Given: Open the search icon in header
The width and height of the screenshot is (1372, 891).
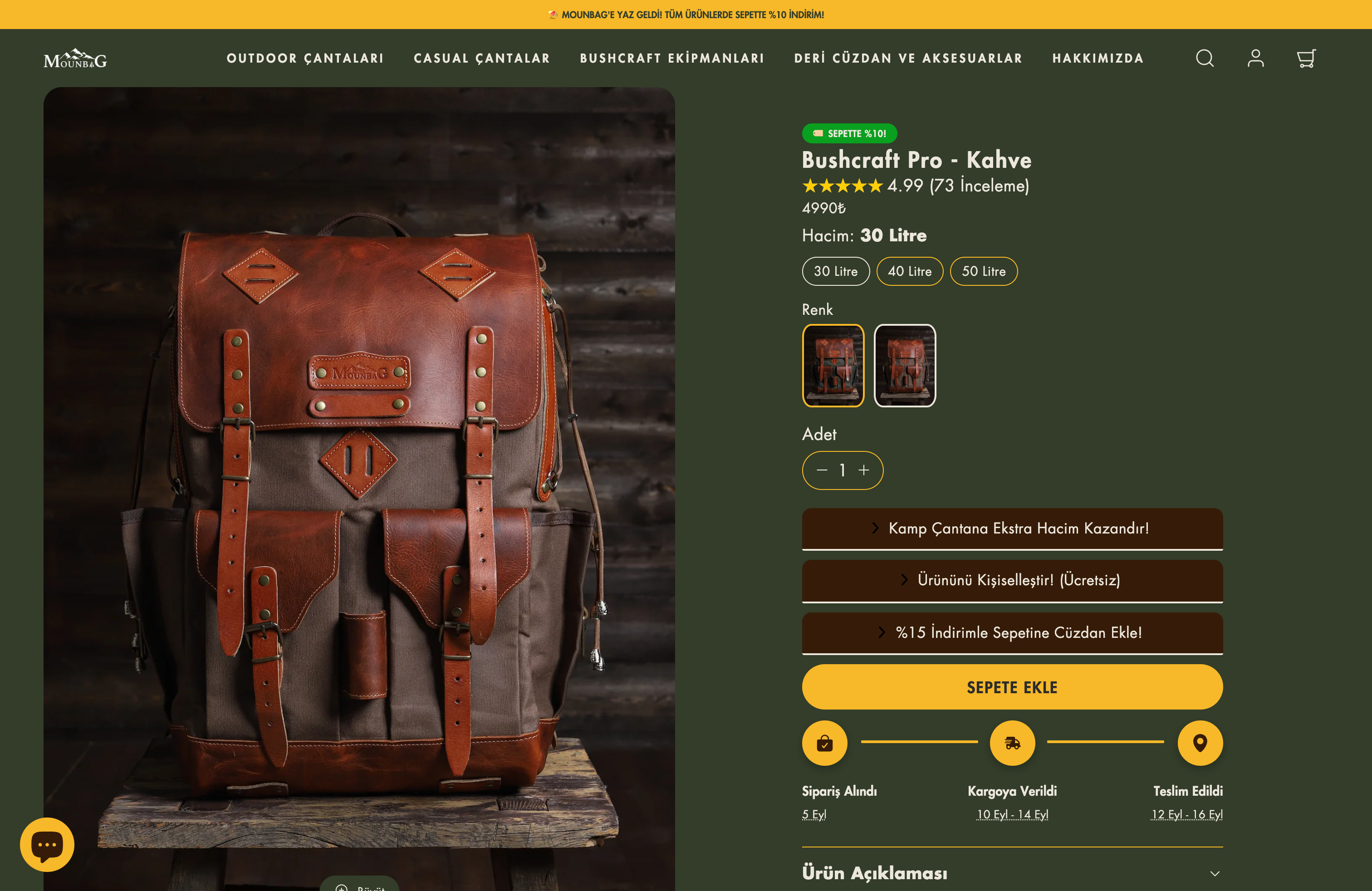Looking at the screenshot, I should (x=1205, y=58).
